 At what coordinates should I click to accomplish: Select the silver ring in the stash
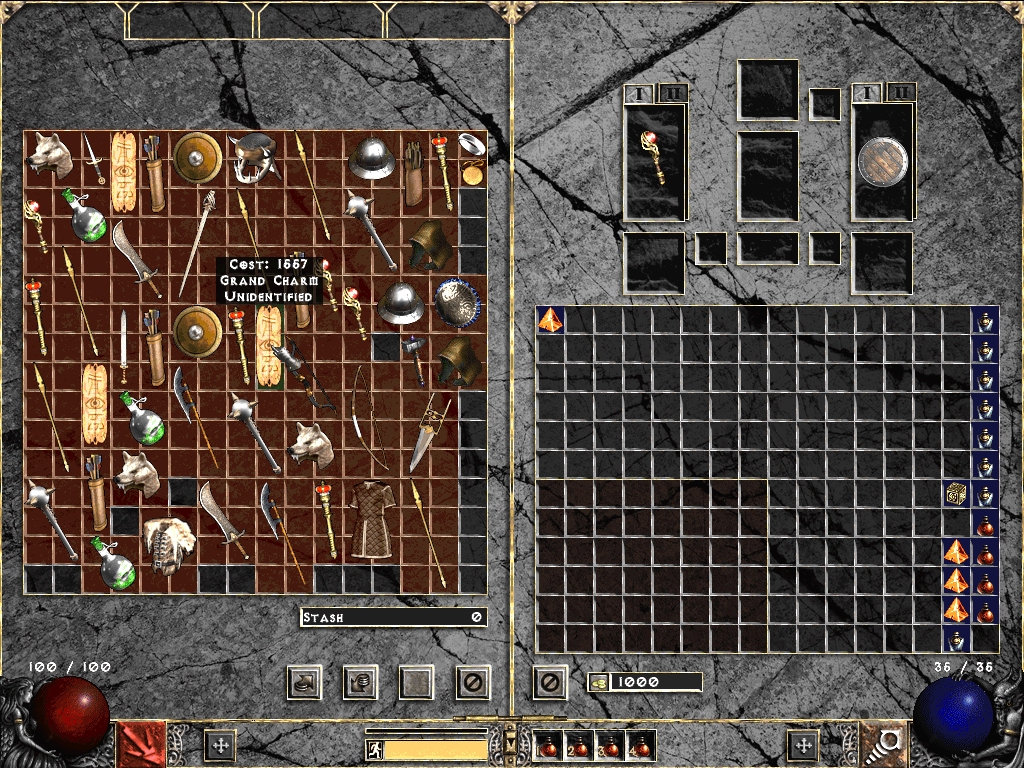point(472,144)
